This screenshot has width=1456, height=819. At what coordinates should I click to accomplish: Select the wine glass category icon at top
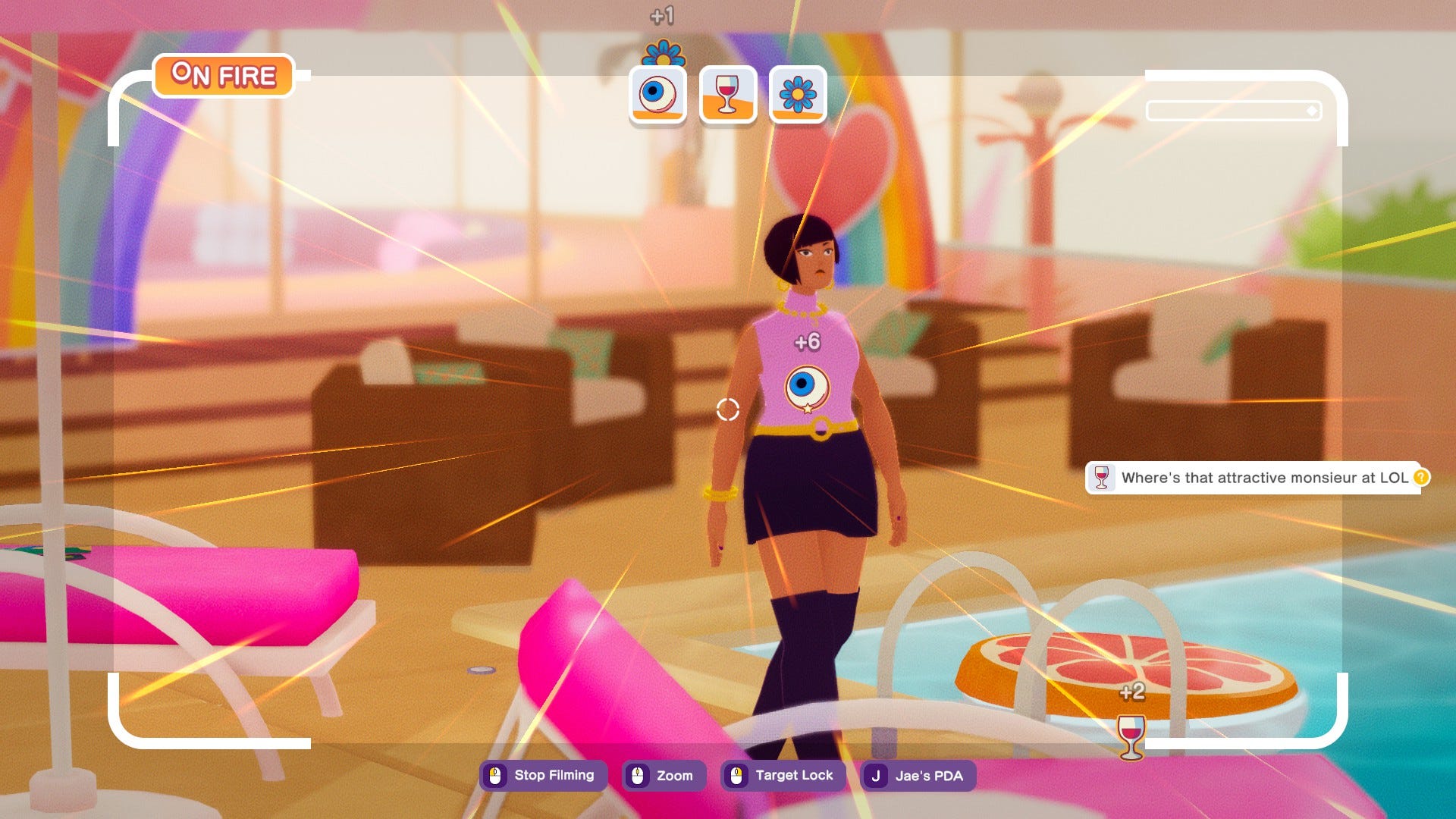coord(727,94)
